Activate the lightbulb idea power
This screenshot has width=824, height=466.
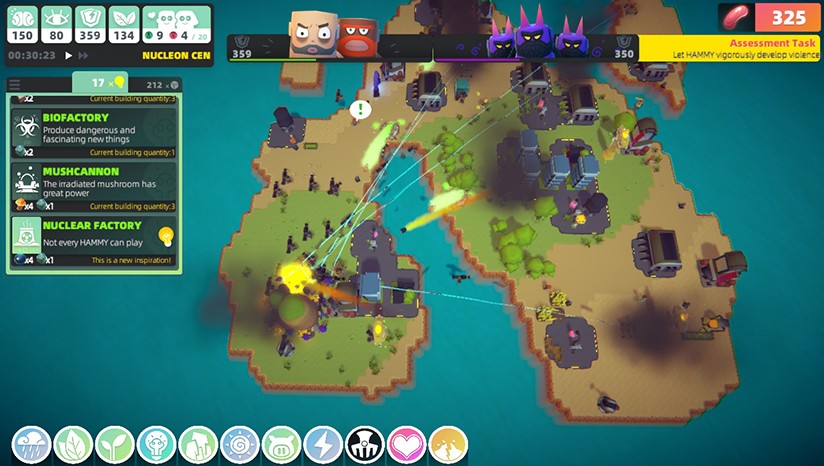click(156, 445)
